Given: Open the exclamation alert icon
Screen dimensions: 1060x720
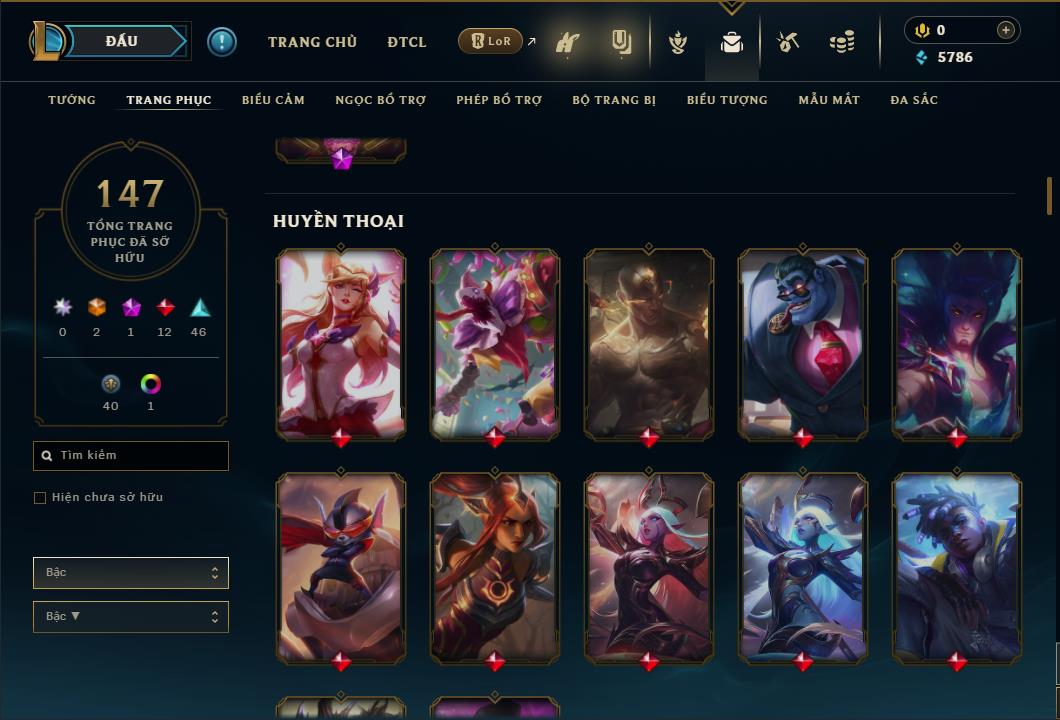Looking at the screenshot, I should (222, 41).
